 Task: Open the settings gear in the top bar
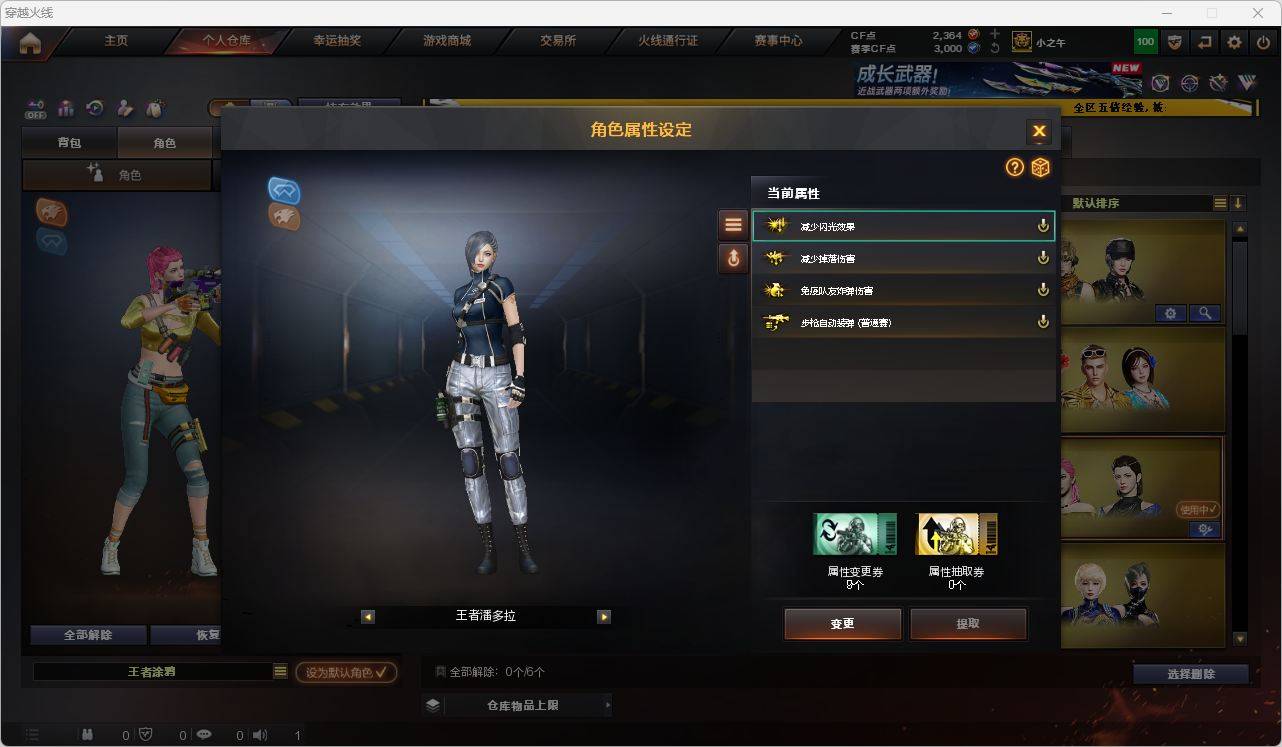tap(1233, 42)
